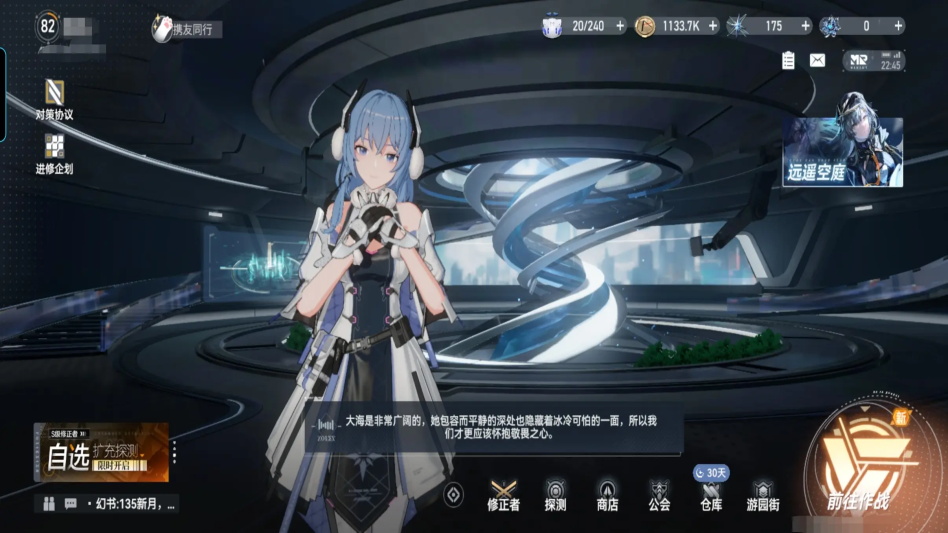Viewport: 948px width, 533px height.
Task: Open the 探测 gacha menu
Action: pyautogui.click(x=556, y=494)
